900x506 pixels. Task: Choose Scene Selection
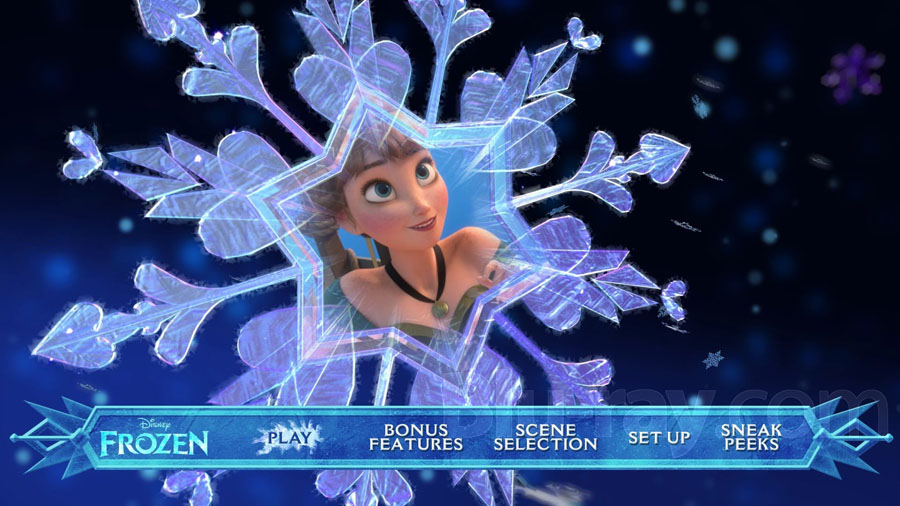(546, 437)
